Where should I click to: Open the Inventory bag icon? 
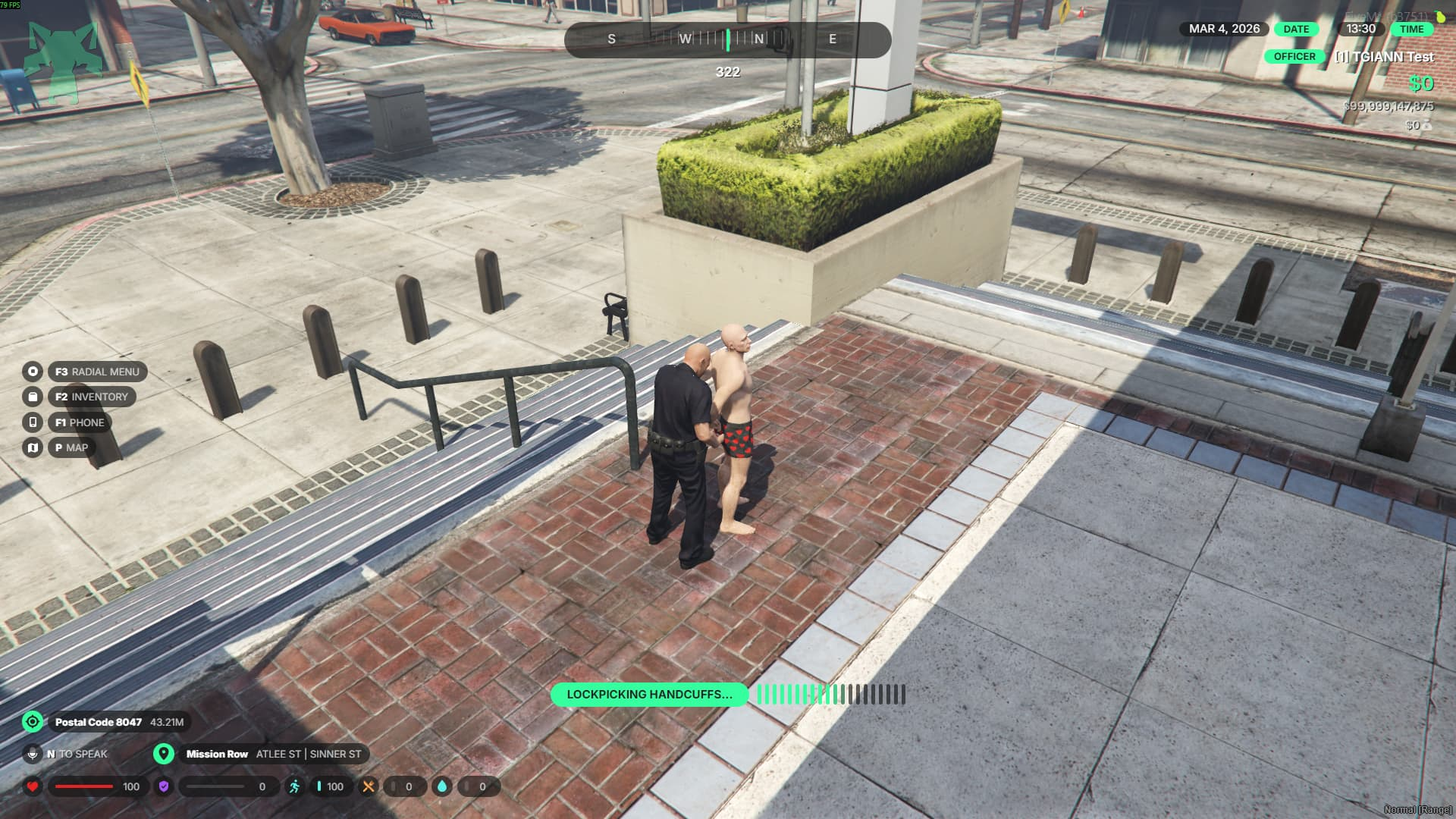coord(33,397)
